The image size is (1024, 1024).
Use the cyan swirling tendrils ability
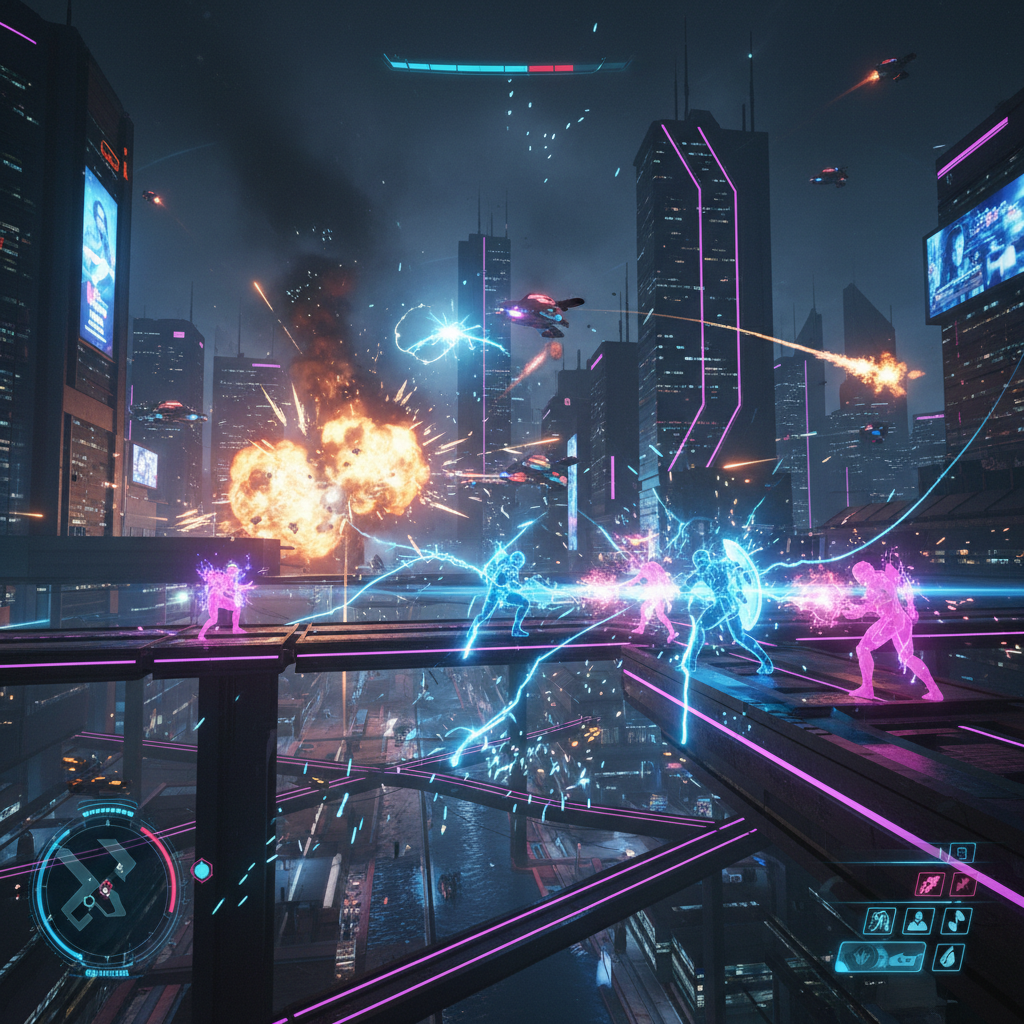(x=880, y=921)
